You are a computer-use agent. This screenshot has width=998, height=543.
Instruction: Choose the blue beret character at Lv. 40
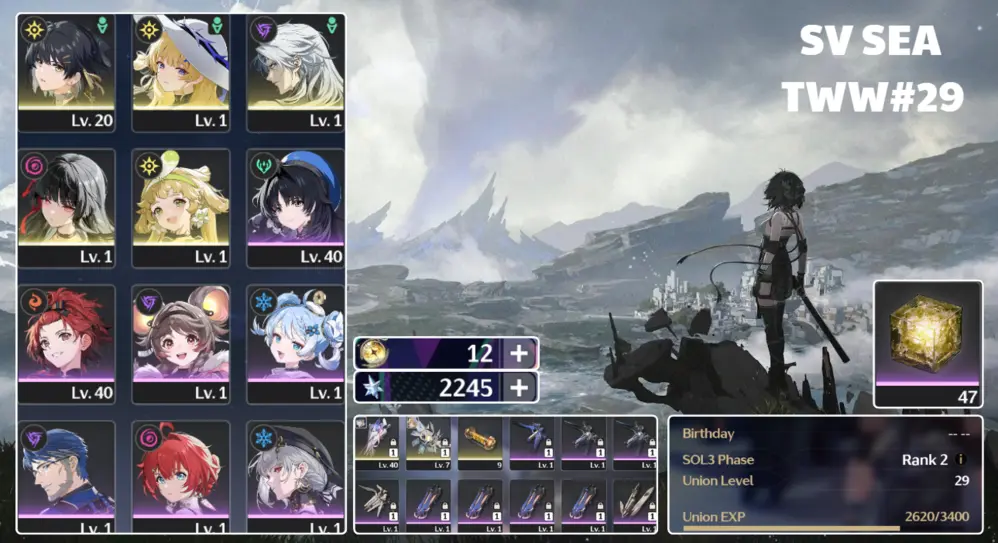pos(295,207)
